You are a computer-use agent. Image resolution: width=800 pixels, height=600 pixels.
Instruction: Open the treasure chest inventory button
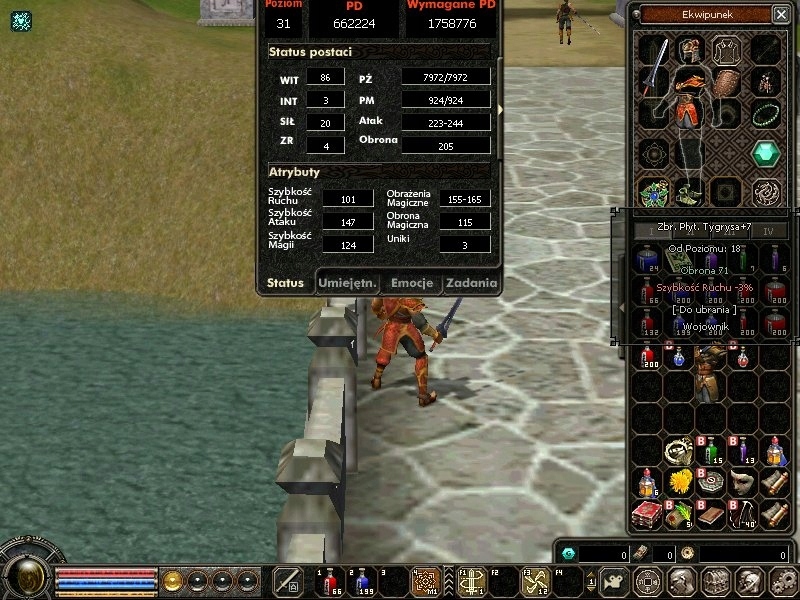[714, 581]
